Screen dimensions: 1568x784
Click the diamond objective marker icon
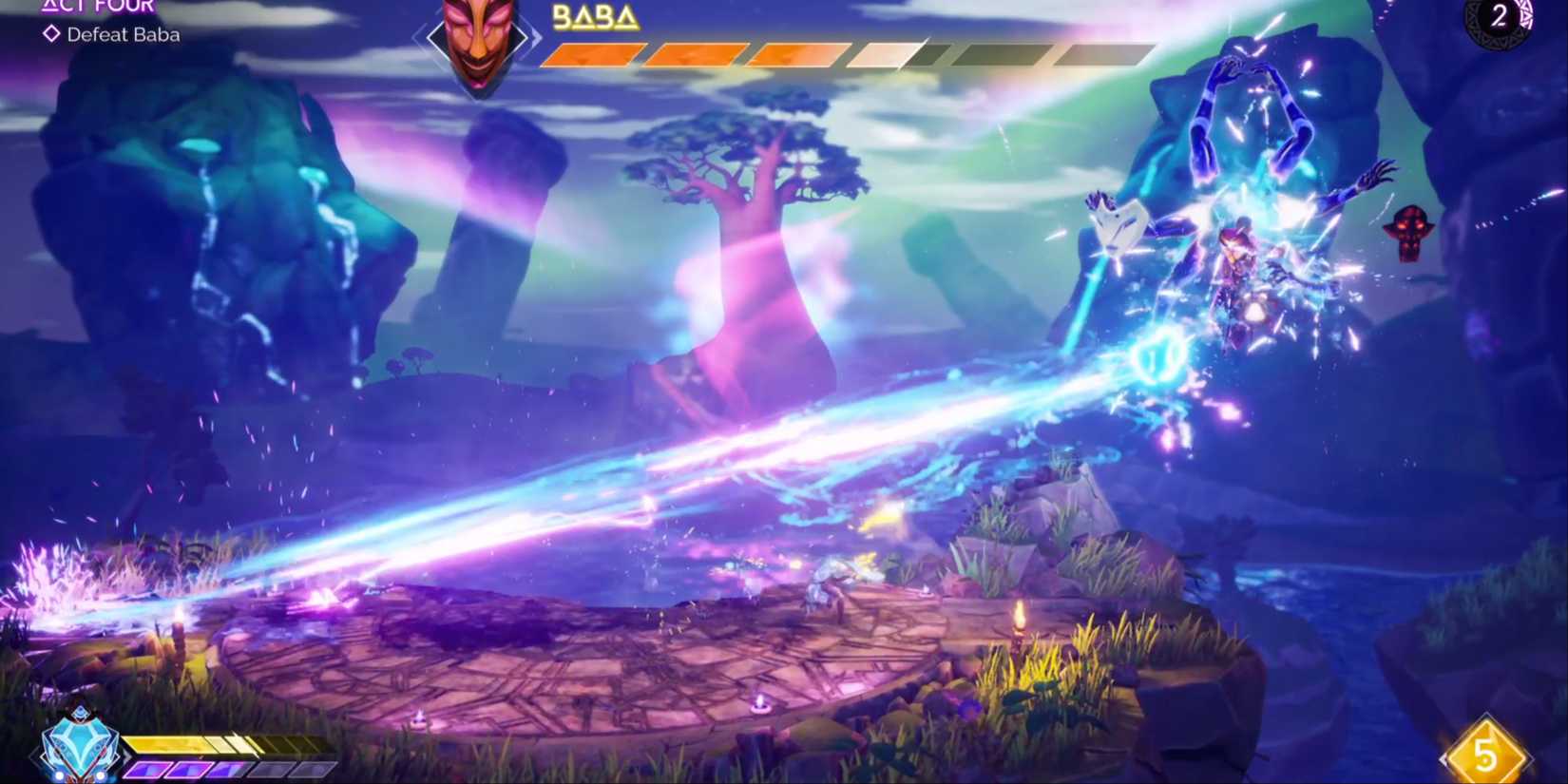52,34
